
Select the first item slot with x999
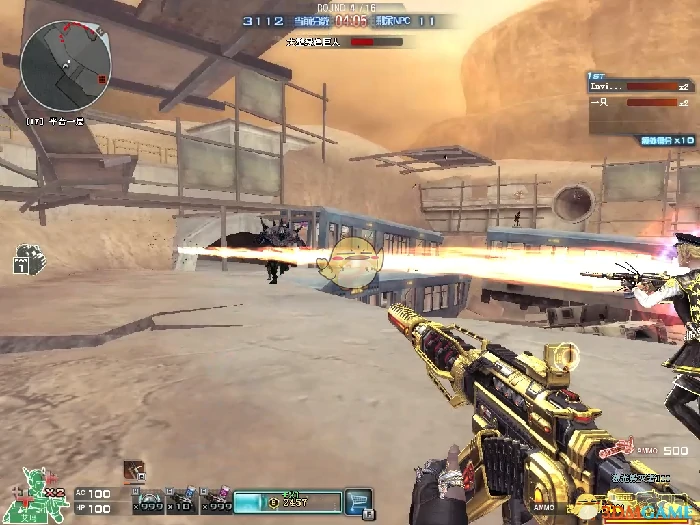148,501
